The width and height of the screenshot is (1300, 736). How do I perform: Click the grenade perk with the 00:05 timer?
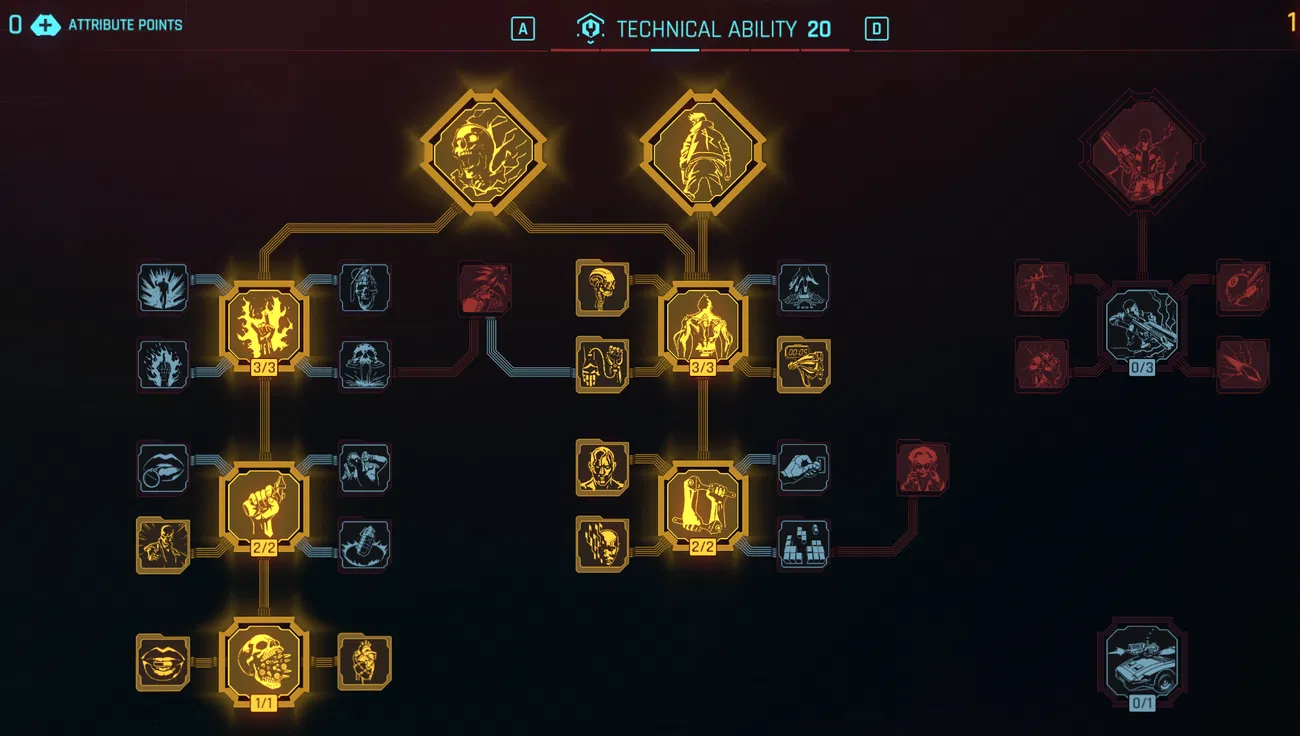click(x=804, y=365)
